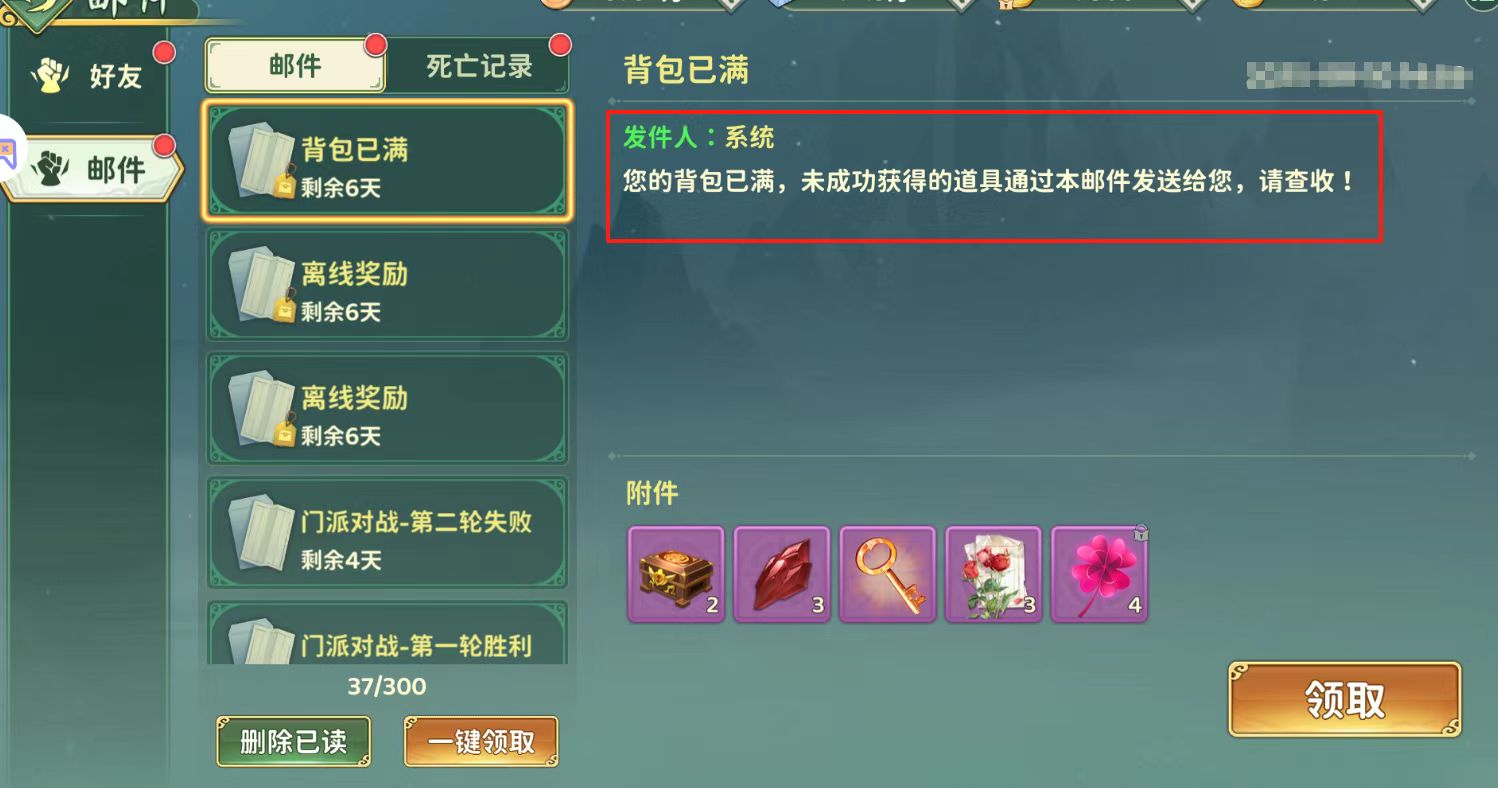This screenshot has width=1498, height=788.
Task: Click the red dot on 死亡记录 tab
Action: [x=560, y=44]
